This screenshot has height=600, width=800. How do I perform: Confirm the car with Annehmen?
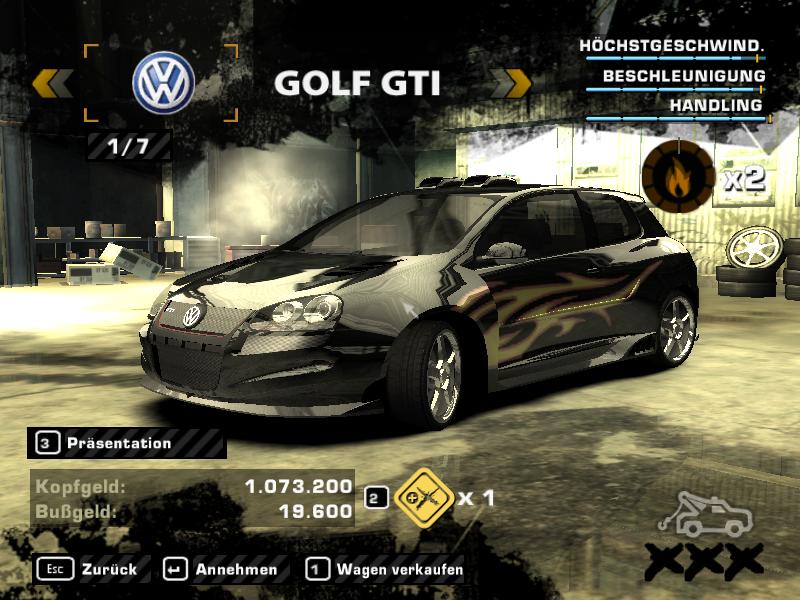221,569
